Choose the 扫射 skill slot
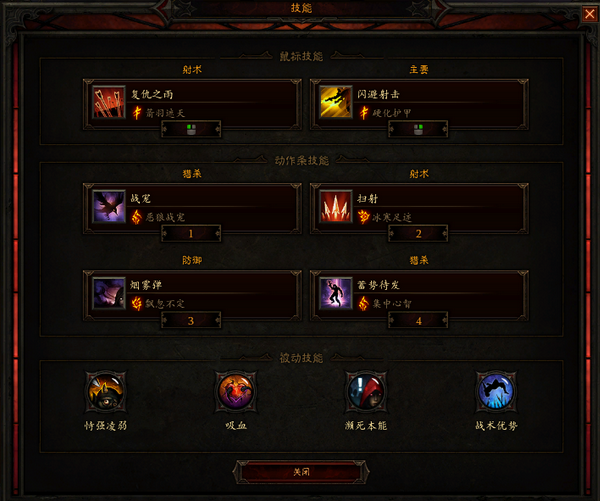 [418, 208]
